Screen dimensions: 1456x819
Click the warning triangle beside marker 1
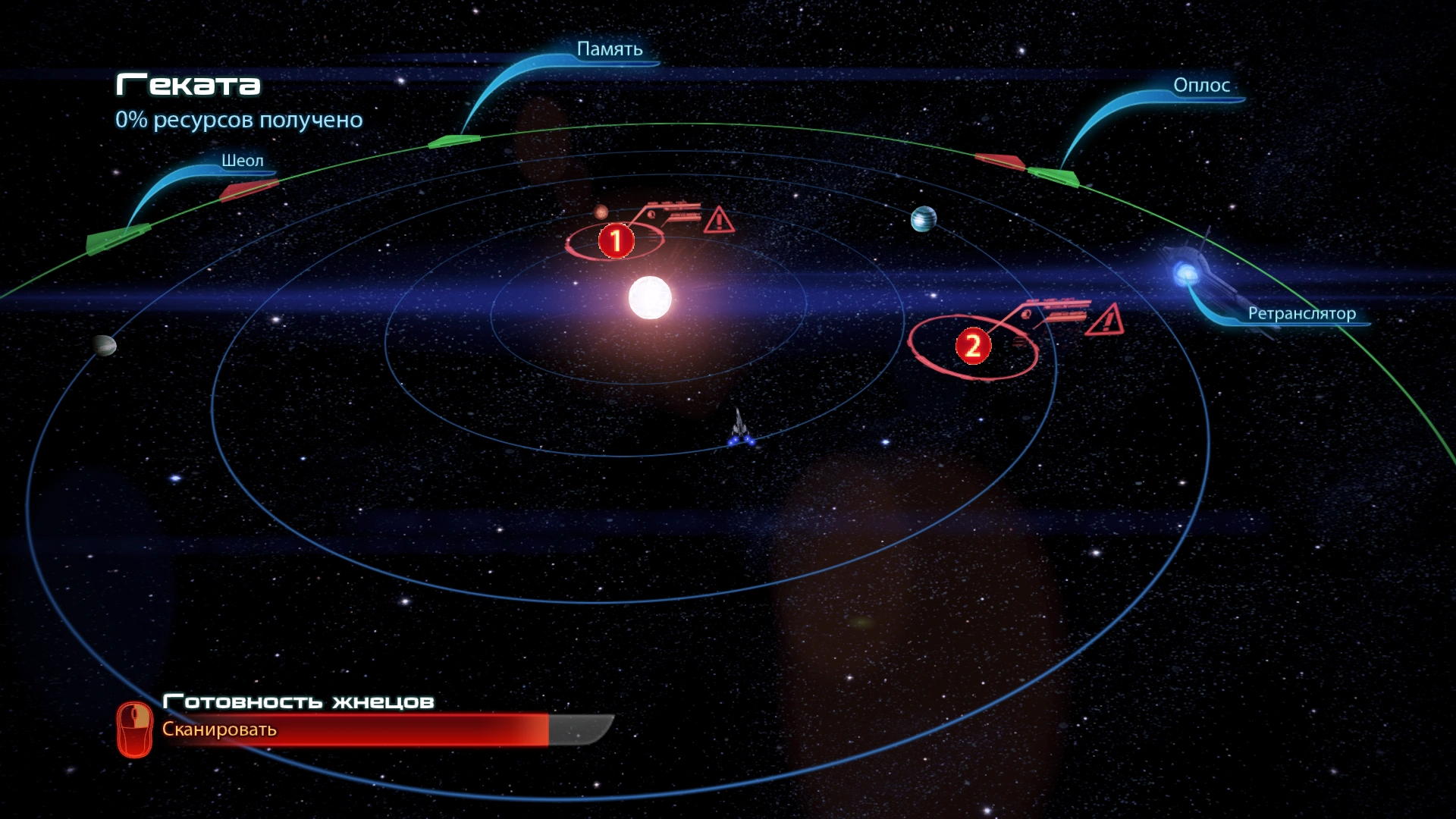pos(718,221)
